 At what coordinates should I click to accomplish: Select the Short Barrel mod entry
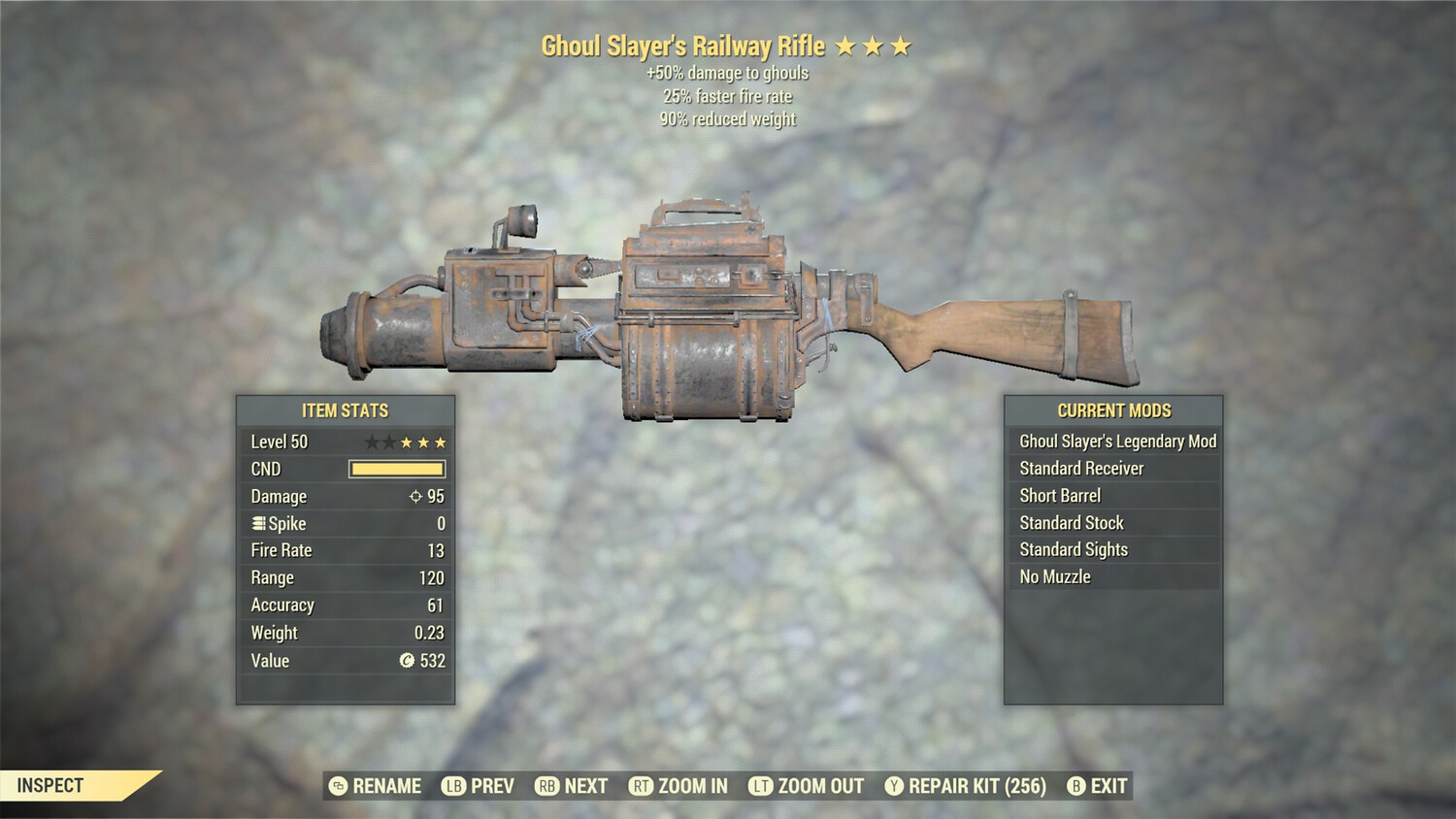tap(1060, 495)
